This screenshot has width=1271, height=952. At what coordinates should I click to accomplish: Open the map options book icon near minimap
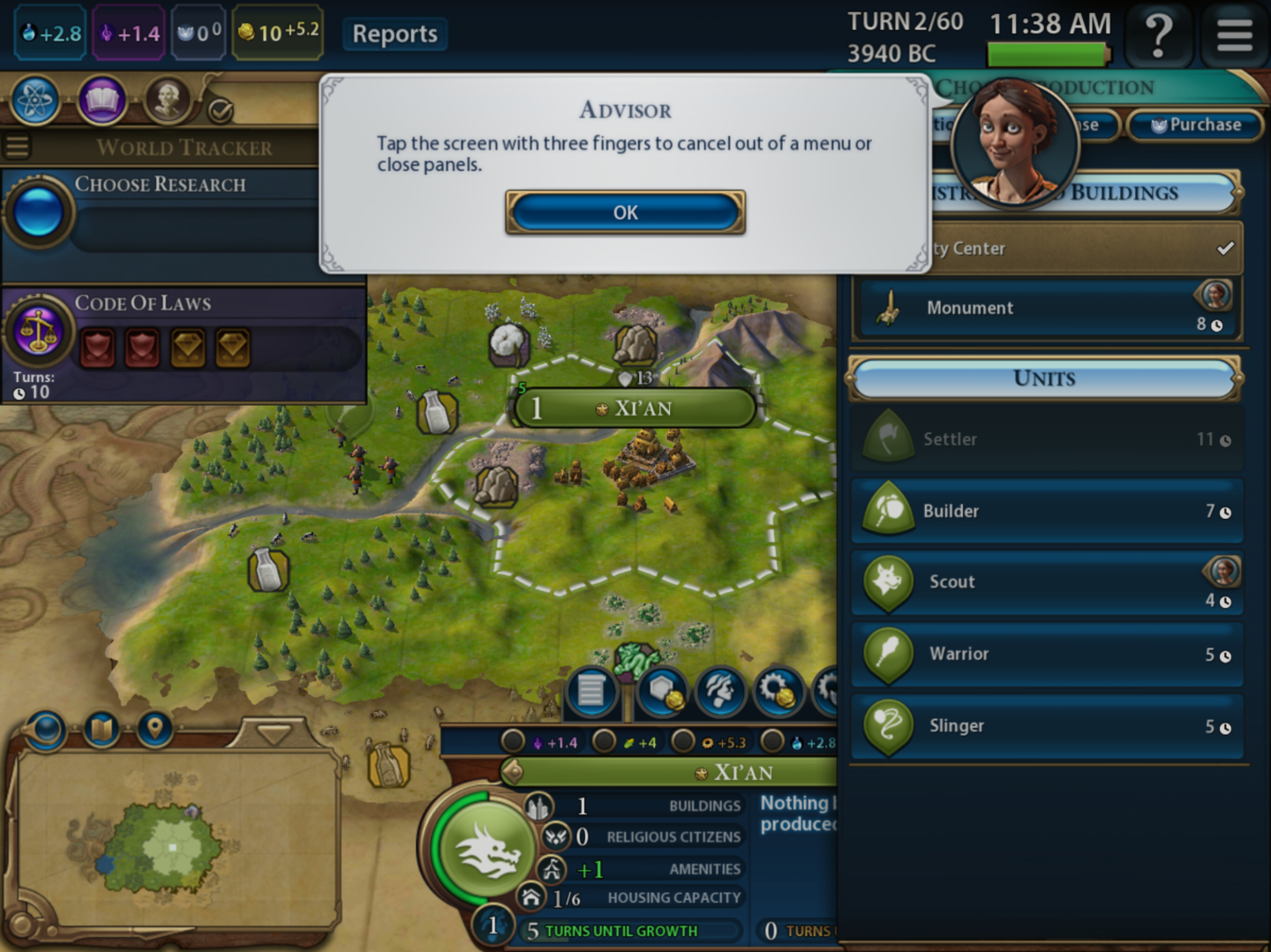100,730
